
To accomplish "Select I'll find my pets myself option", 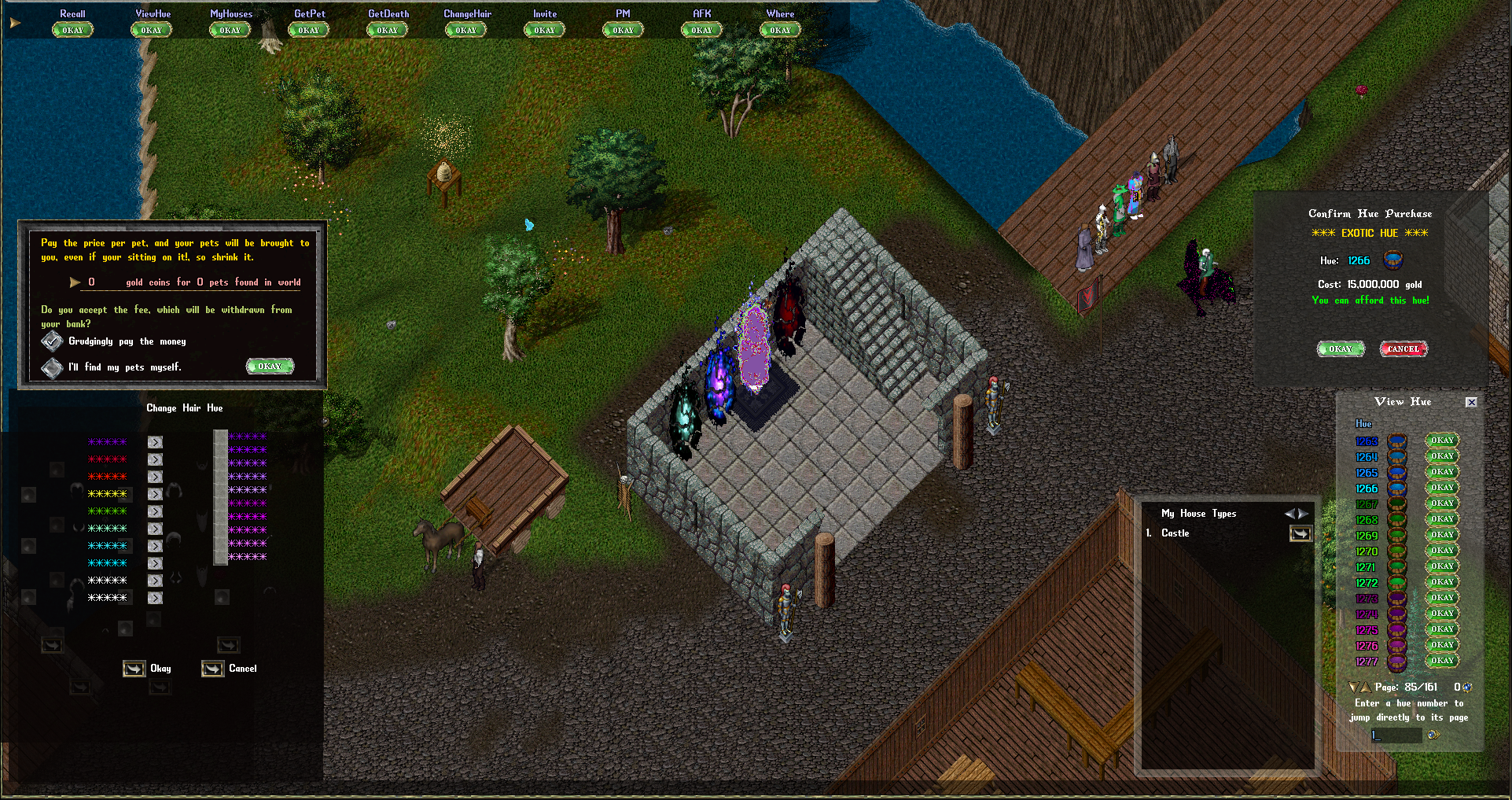I will pos(52,367).
